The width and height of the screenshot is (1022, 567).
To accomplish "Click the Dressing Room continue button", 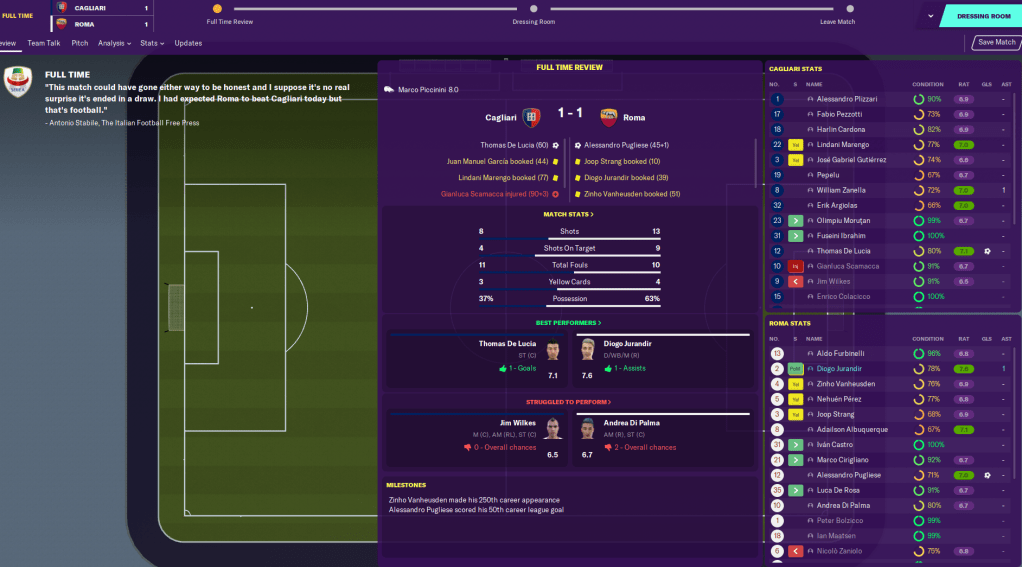I will 983,16.
